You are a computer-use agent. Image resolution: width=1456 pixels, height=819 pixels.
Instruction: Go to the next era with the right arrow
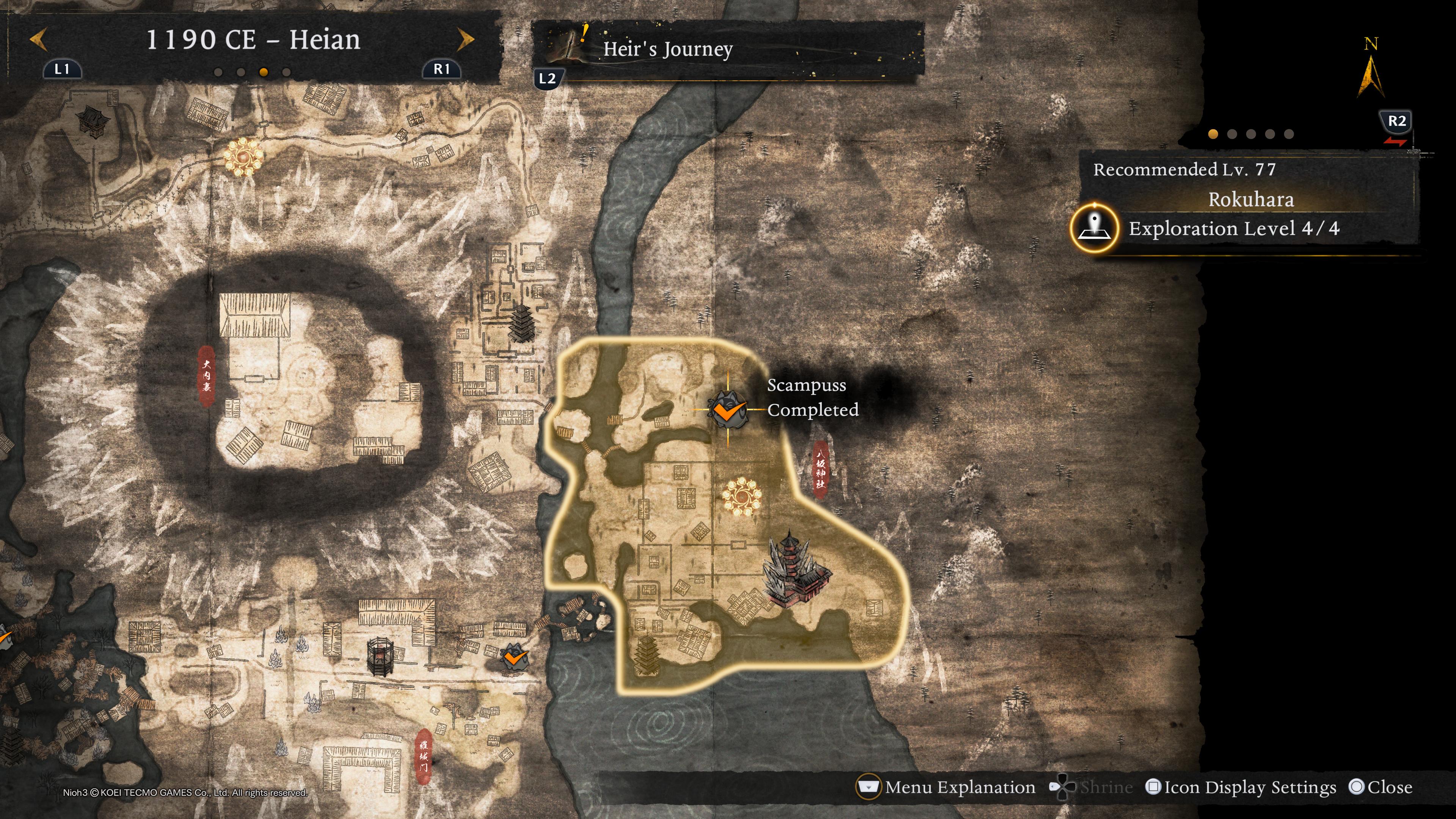[465, 39]
